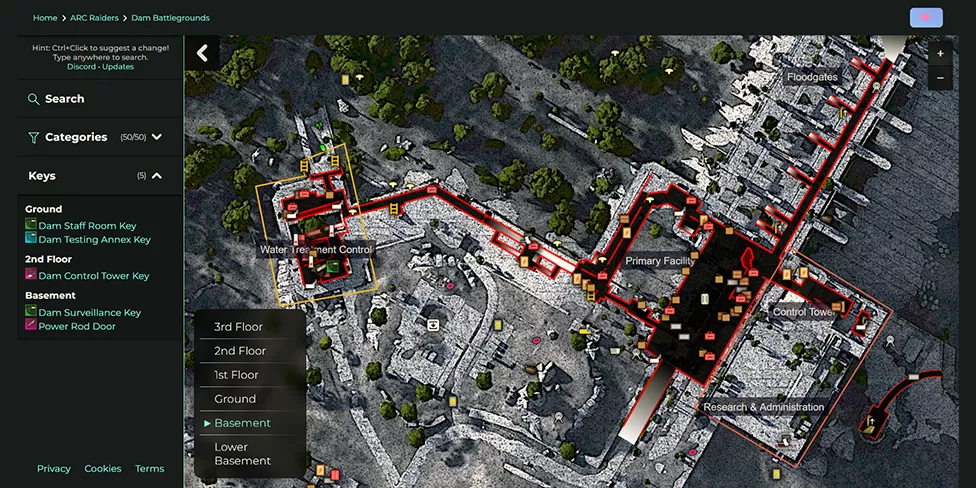This screenshot has height=488, width=976.
Task: Choose the Dam Control Tower Key entry
Action: click(x=93, y=276)
